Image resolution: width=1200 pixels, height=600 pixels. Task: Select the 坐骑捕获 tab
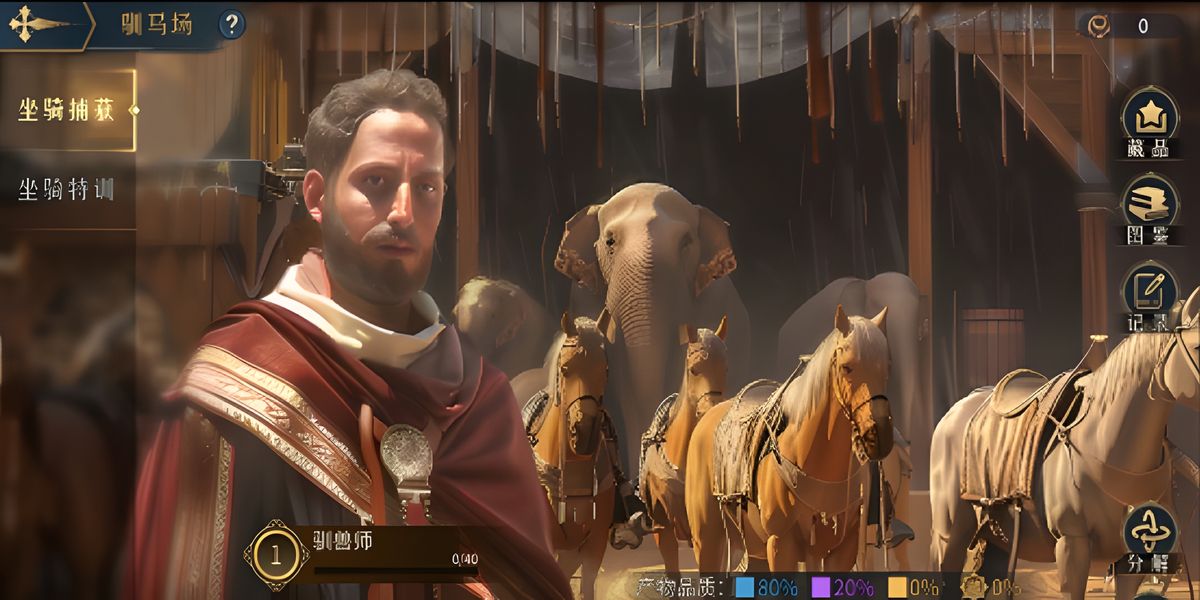click(x=67, y=110)
